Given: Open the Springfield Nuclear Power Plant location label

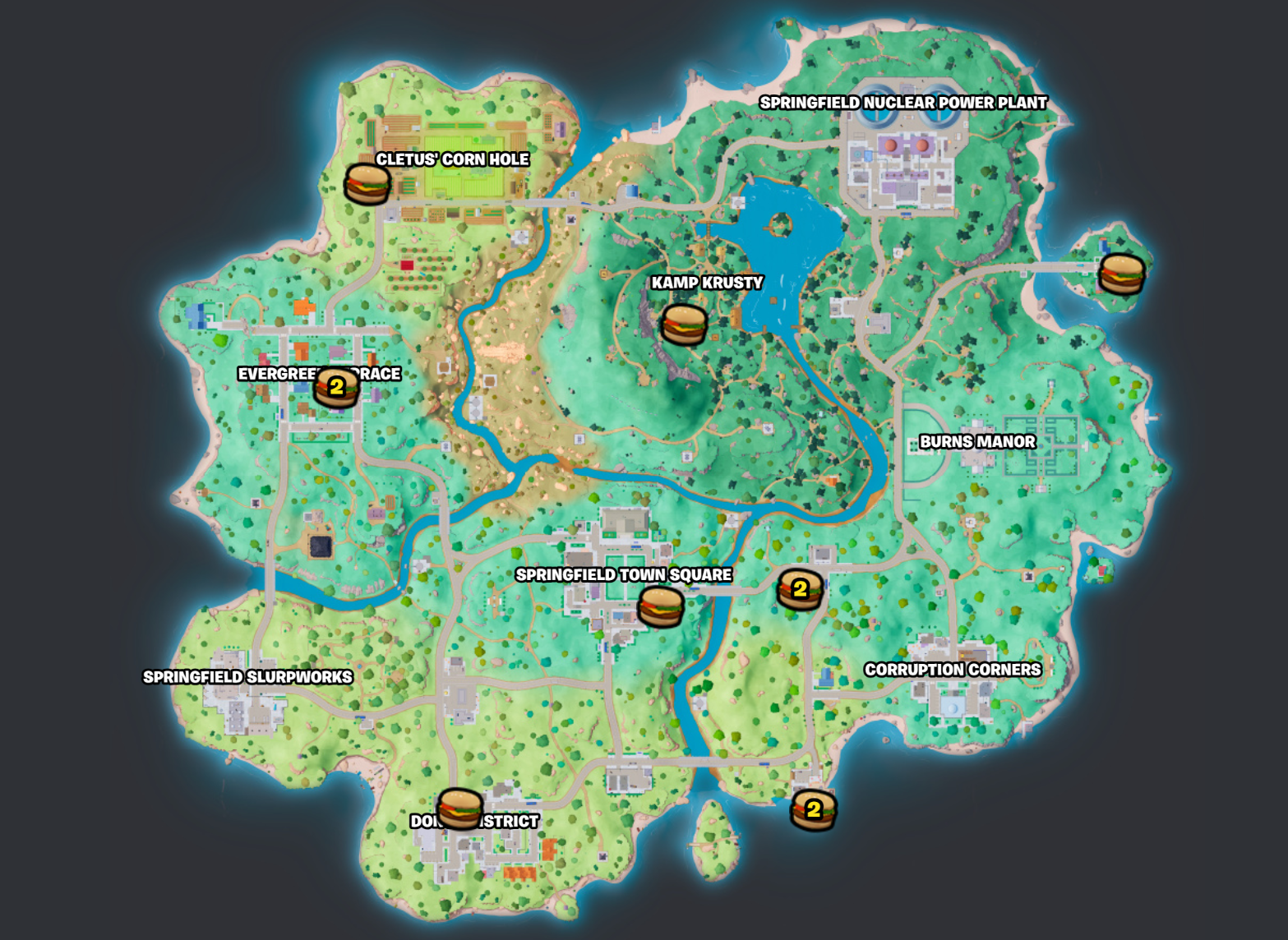Looking at the screenshot, I should pyautogui.click(x=904, y=103).
